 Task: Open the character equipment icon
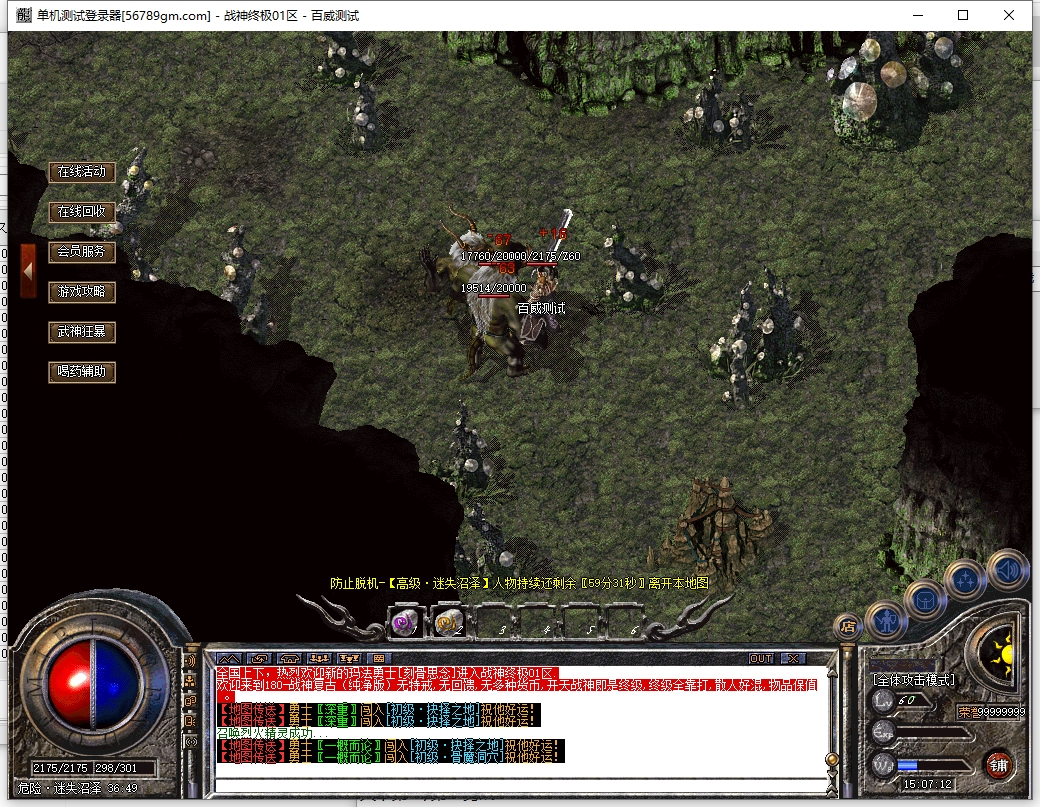887,620
